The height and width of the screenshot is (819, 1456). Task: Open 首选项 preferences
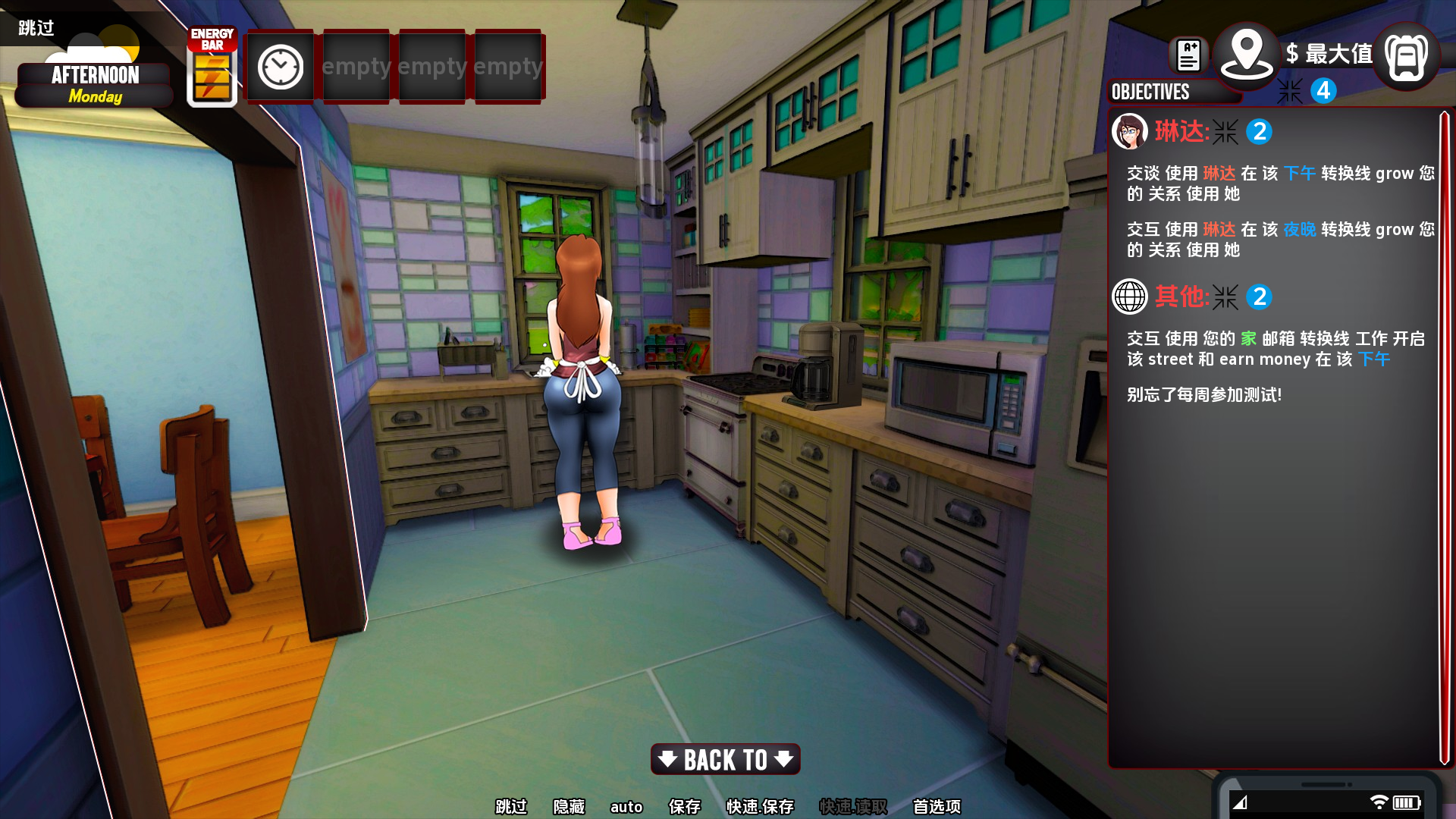(x=937, y=807)
